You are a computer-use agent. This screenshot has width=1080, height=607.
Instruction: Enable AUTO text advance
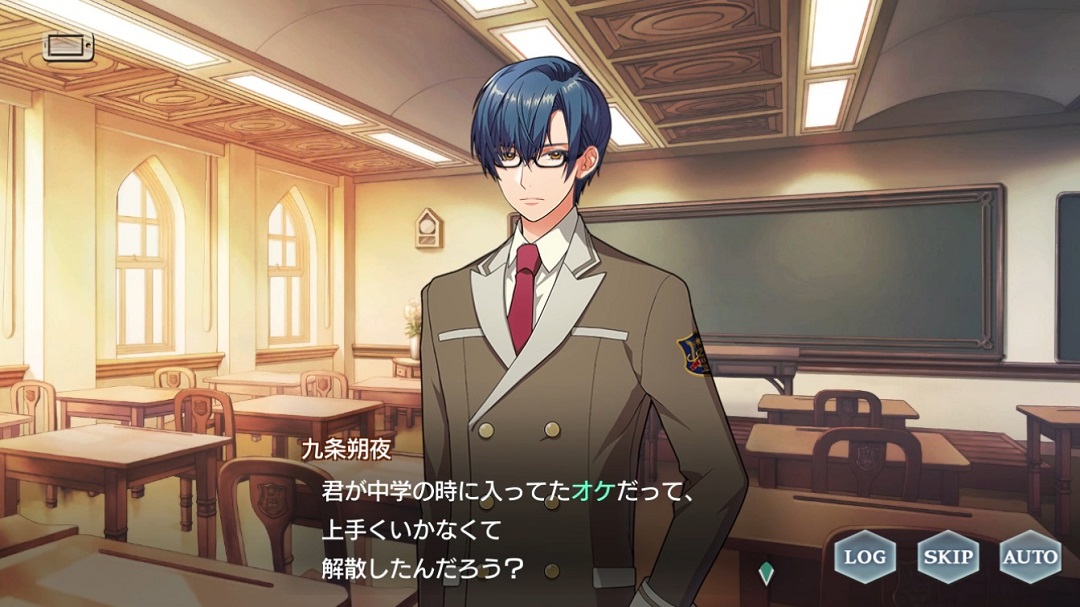coord(1030,556)
